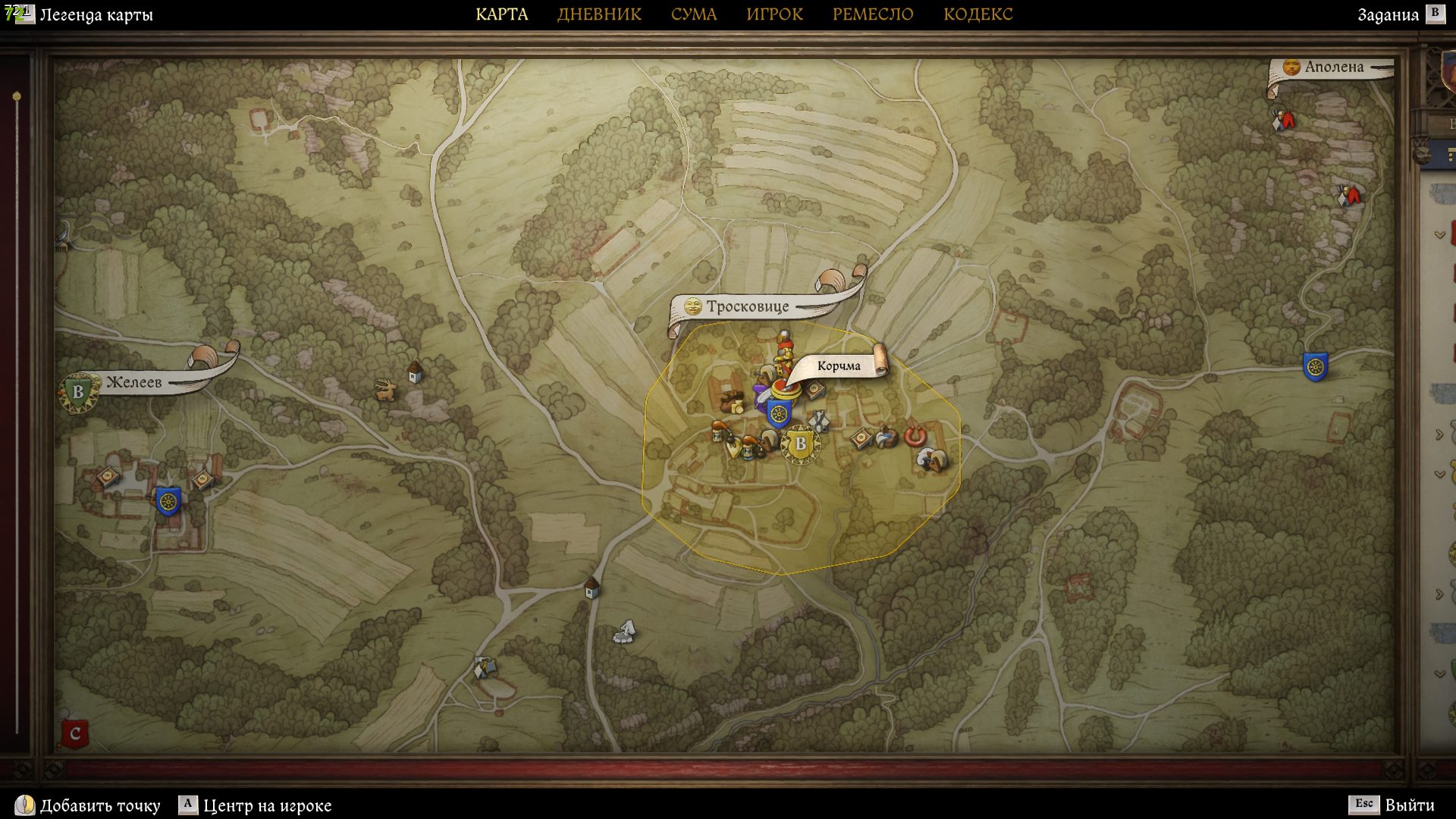The height and width of the screenshot is (819, 1456).
Task: Click the coin sack trader marker
Action: 733,402
